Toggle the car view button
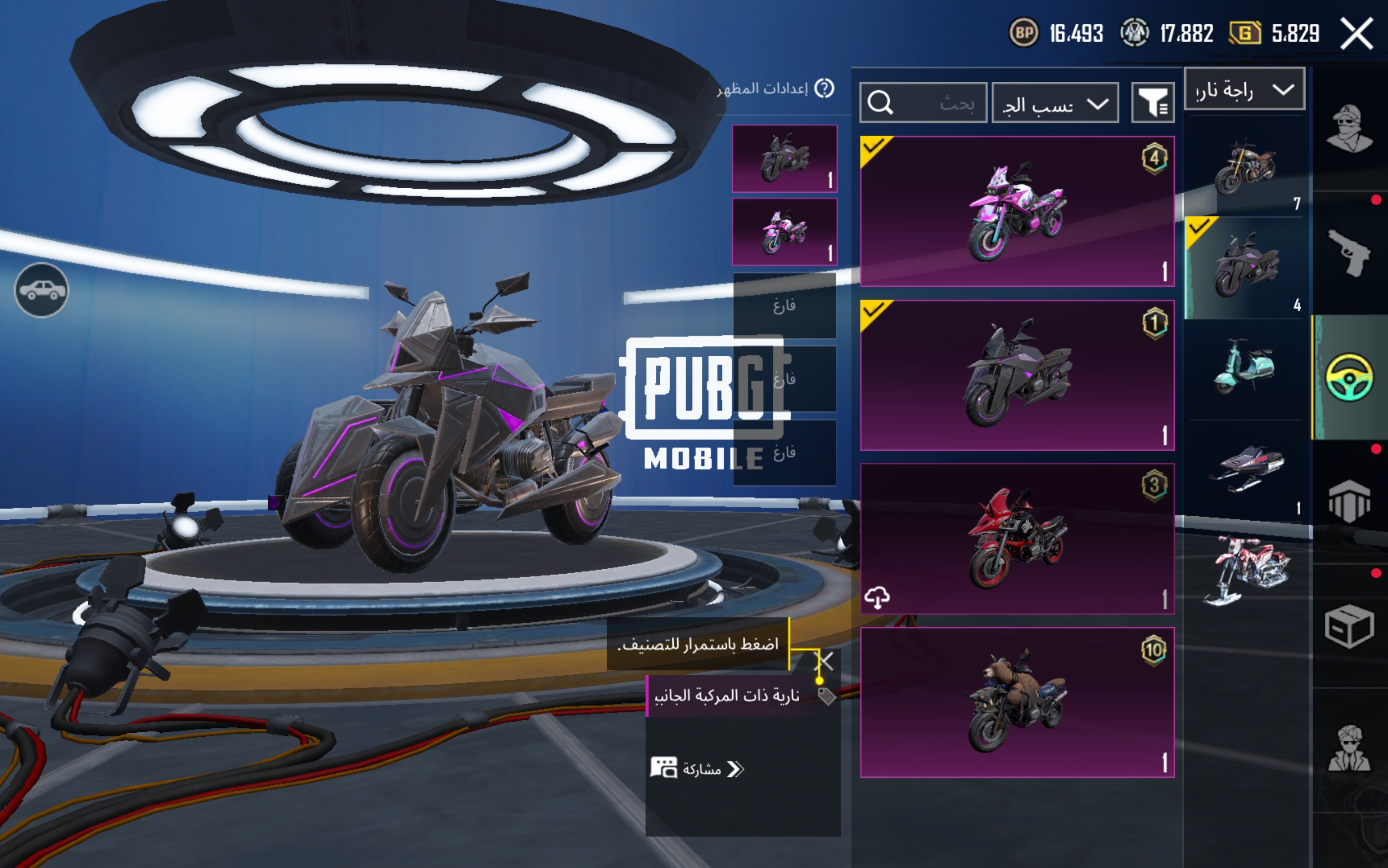Screen dimensions: 1388x868 (x=41, y=290)
